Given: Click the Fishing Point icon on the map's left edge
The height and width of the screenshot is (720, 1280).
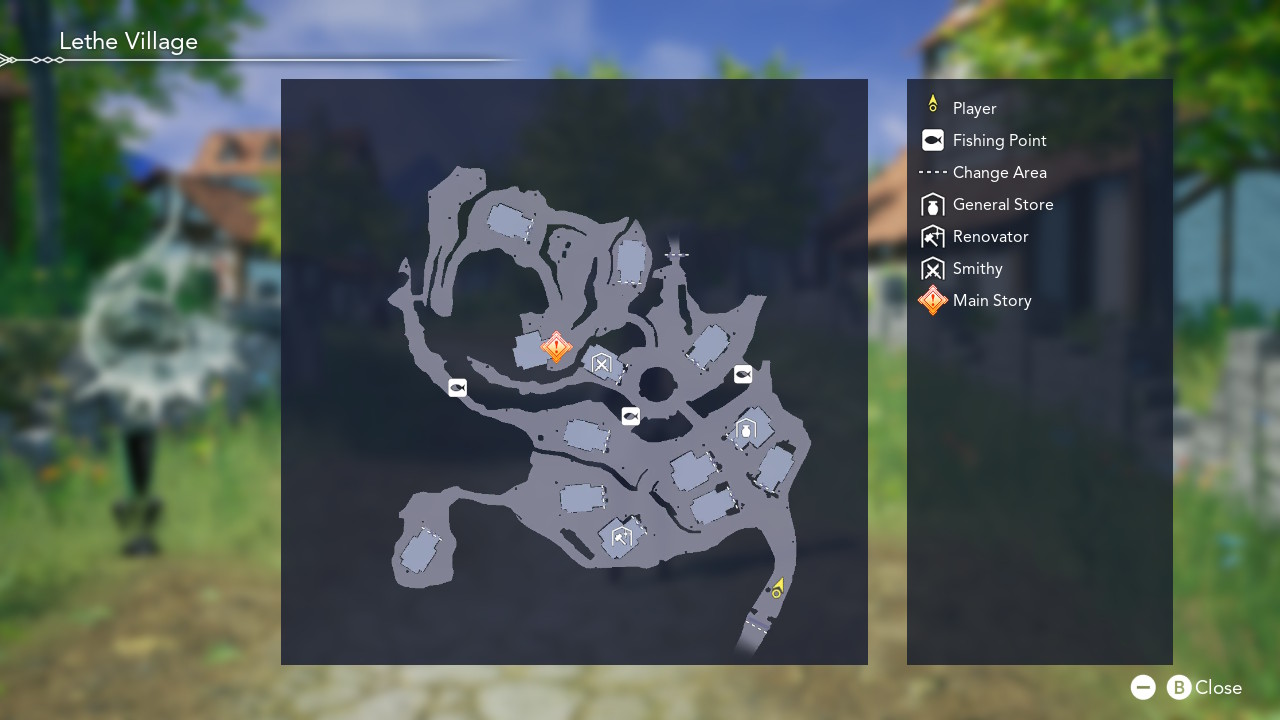Looking at the screenshot, I should pos(457,387).
